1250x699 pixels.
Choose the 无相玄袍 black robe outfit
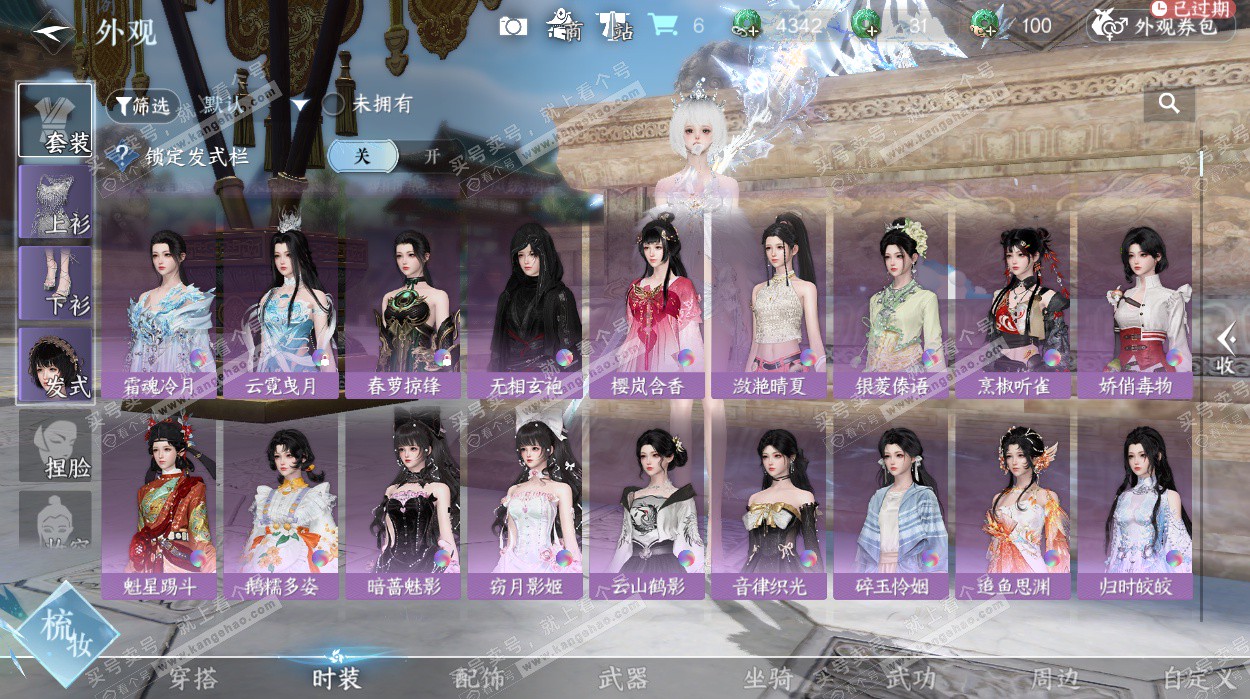524,312
